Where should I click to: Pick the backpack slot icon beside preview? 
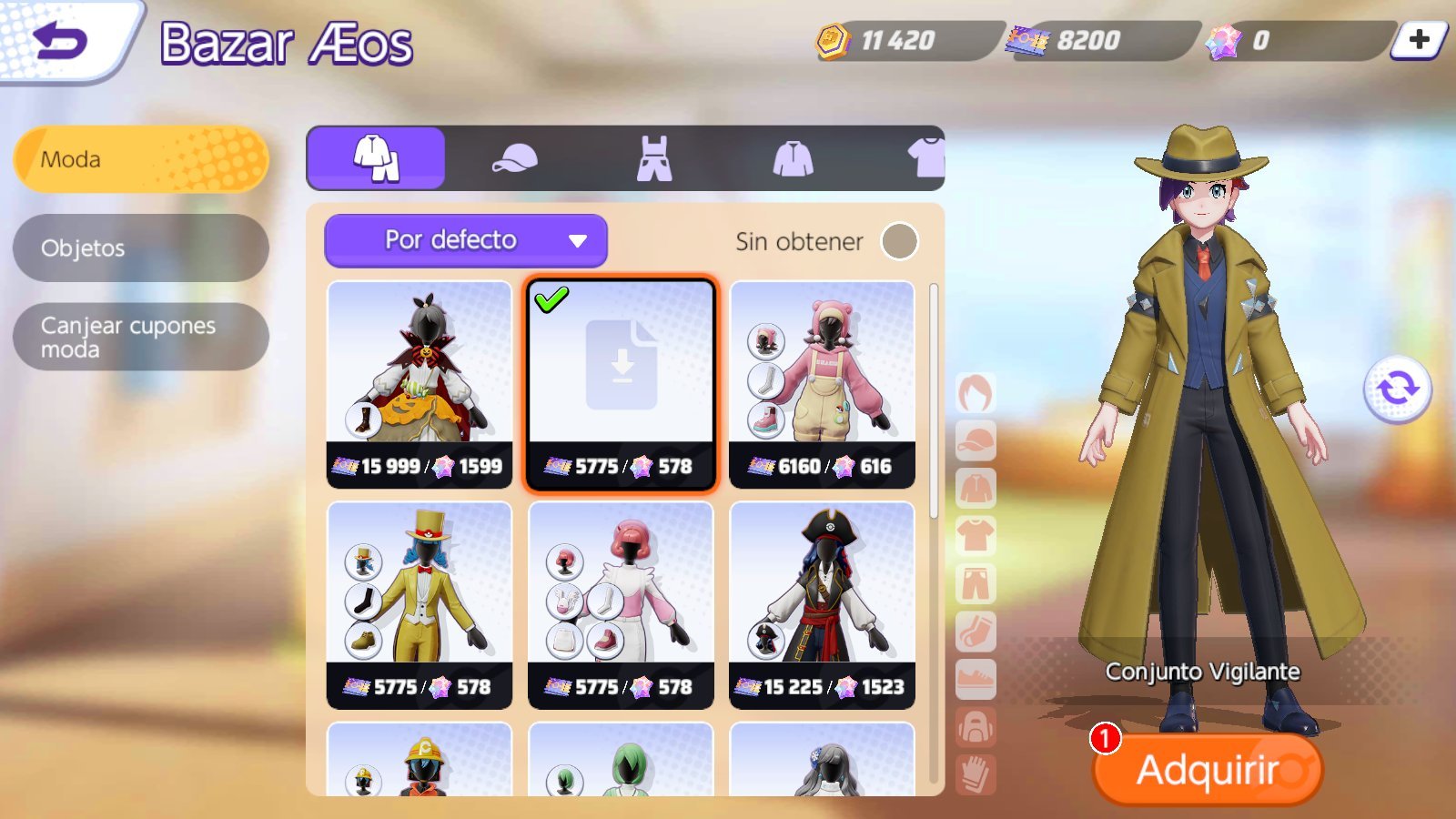[976, 728]
